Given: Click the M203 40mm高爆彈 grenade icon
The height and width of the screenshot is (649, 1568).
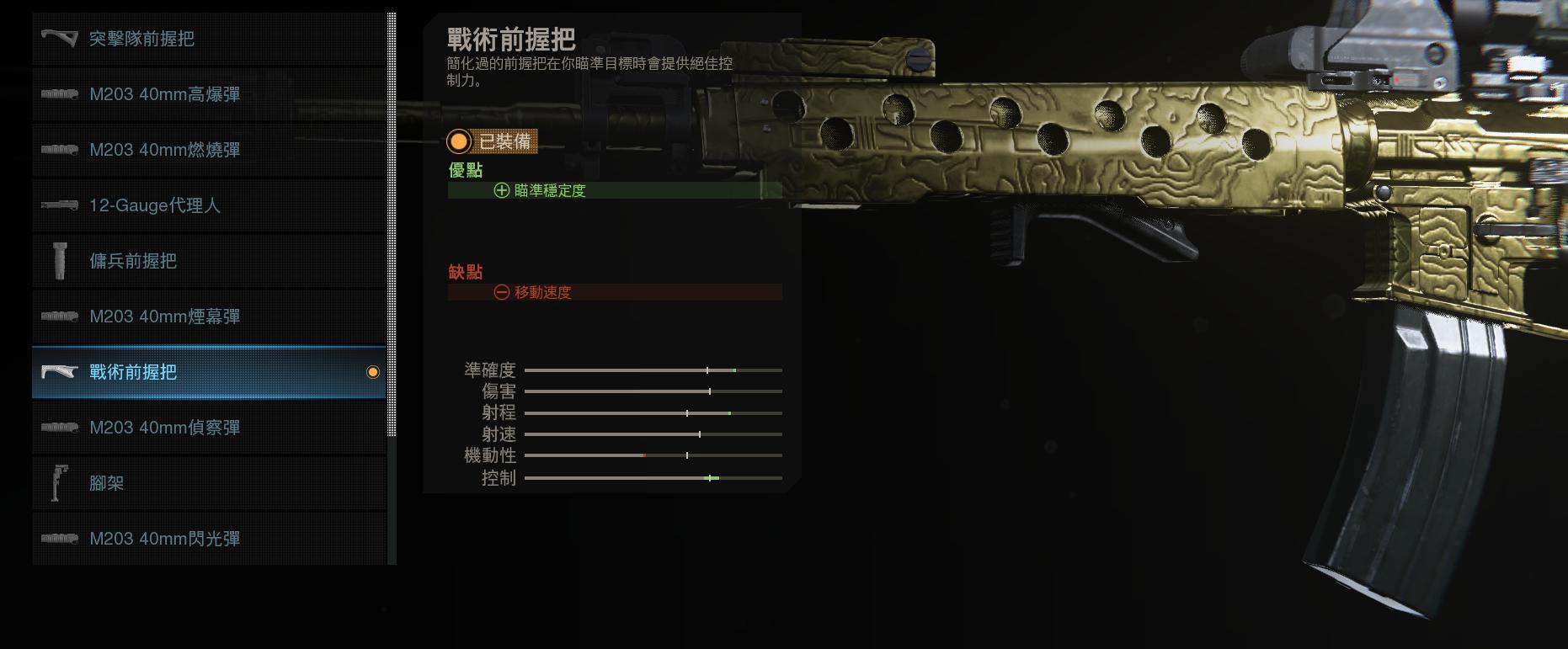Looking at the screenshot, I should point(59,94).
